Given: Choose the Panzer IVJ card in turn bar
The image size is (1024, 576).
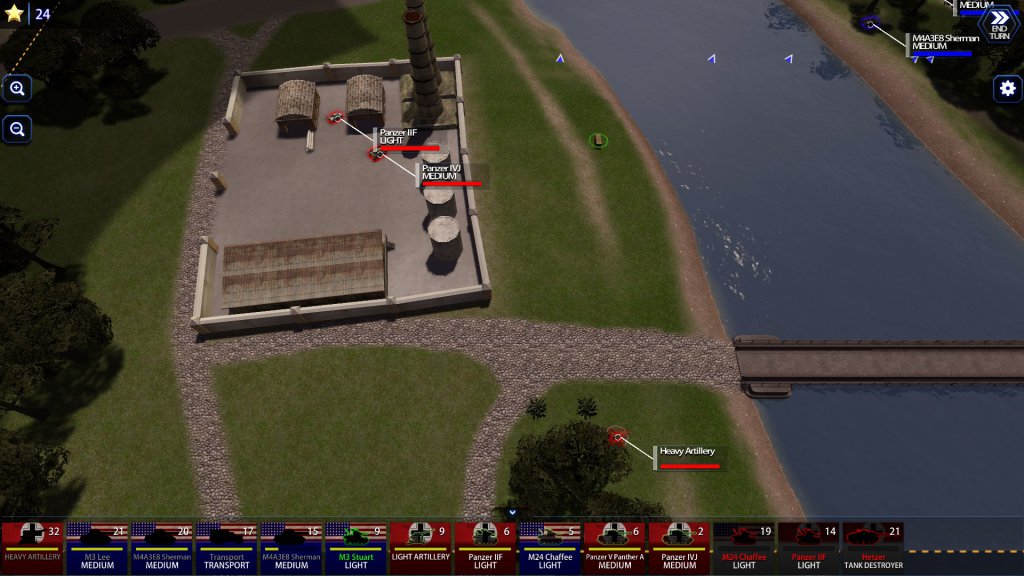Looking at the screenshot, I should click(680, 547).
